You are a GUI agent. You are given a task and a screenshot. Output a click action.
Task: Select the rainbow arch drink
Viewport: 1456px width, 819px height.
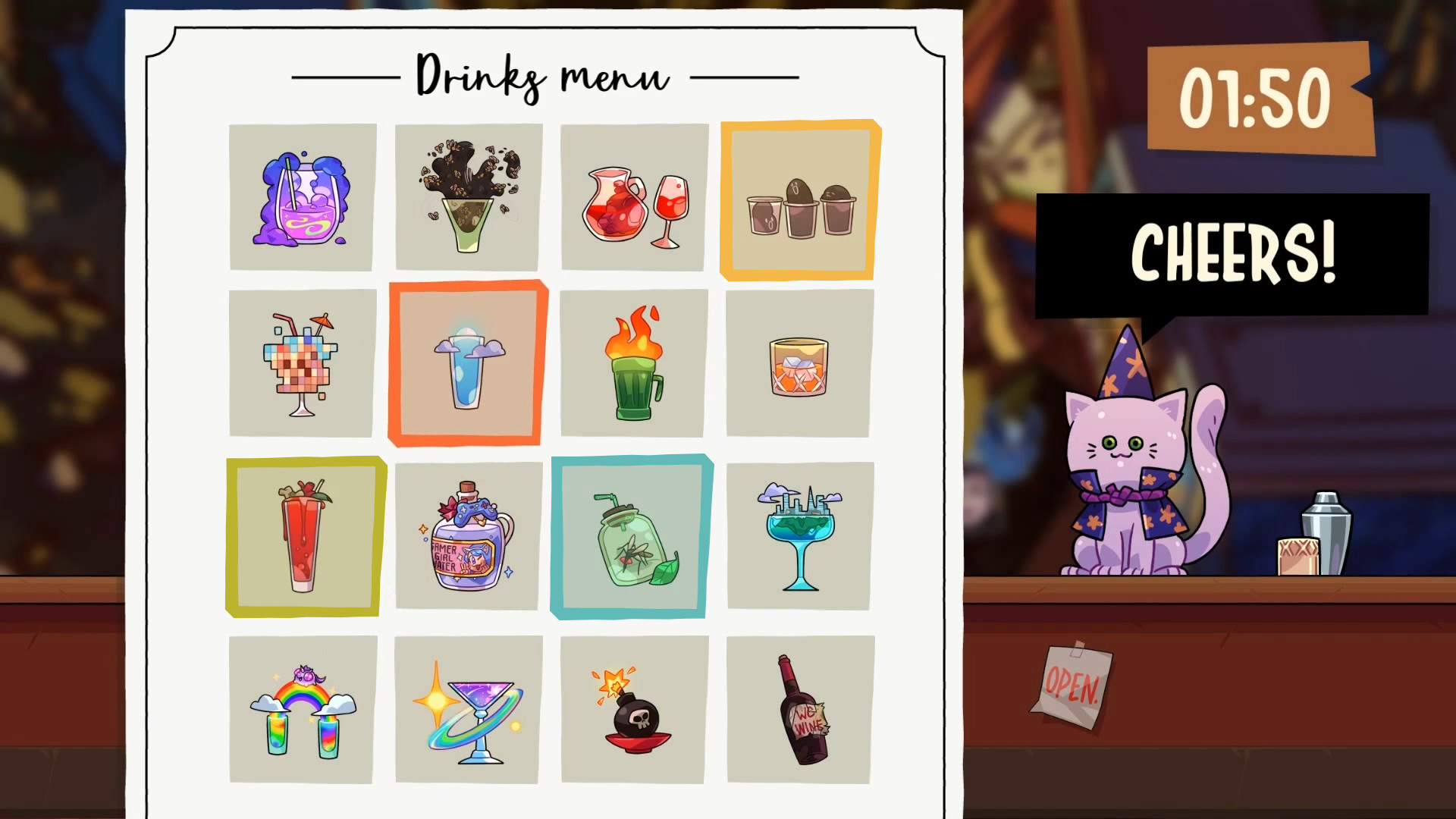(x=302, y=709)
